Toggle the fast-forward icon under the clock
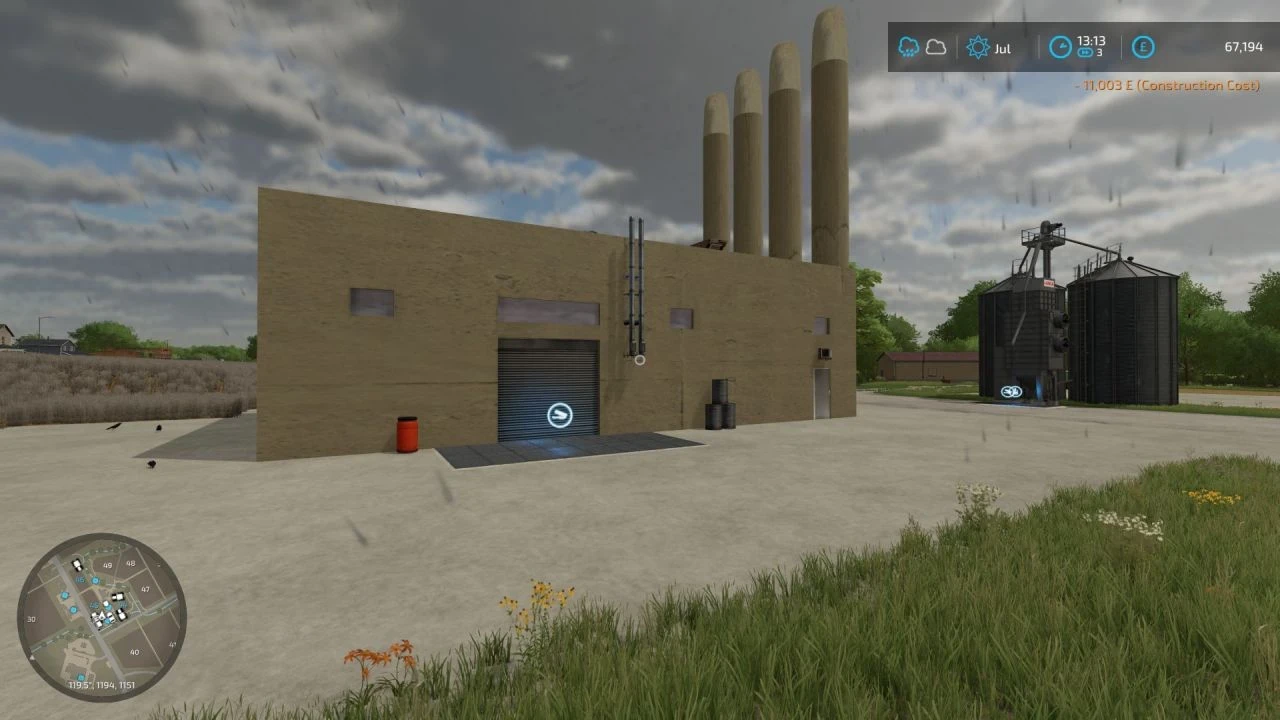The width and height of the screenshot is (1280, 720). pyautogui.click(x=1086, y=54)
